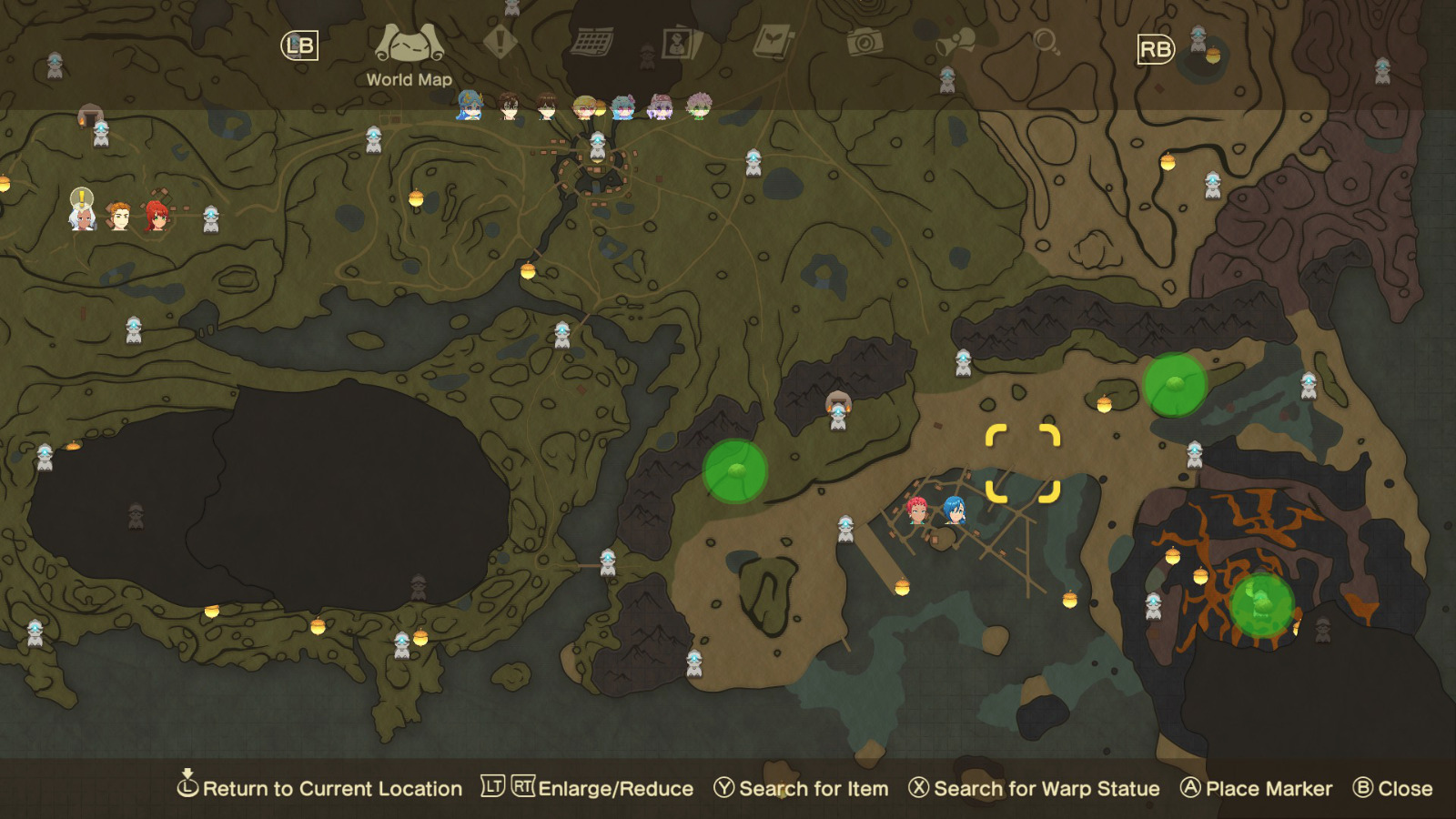Click the character portrait album icon
The width and height of the screenshot is (1456, 819).
(x=675, y=41)
